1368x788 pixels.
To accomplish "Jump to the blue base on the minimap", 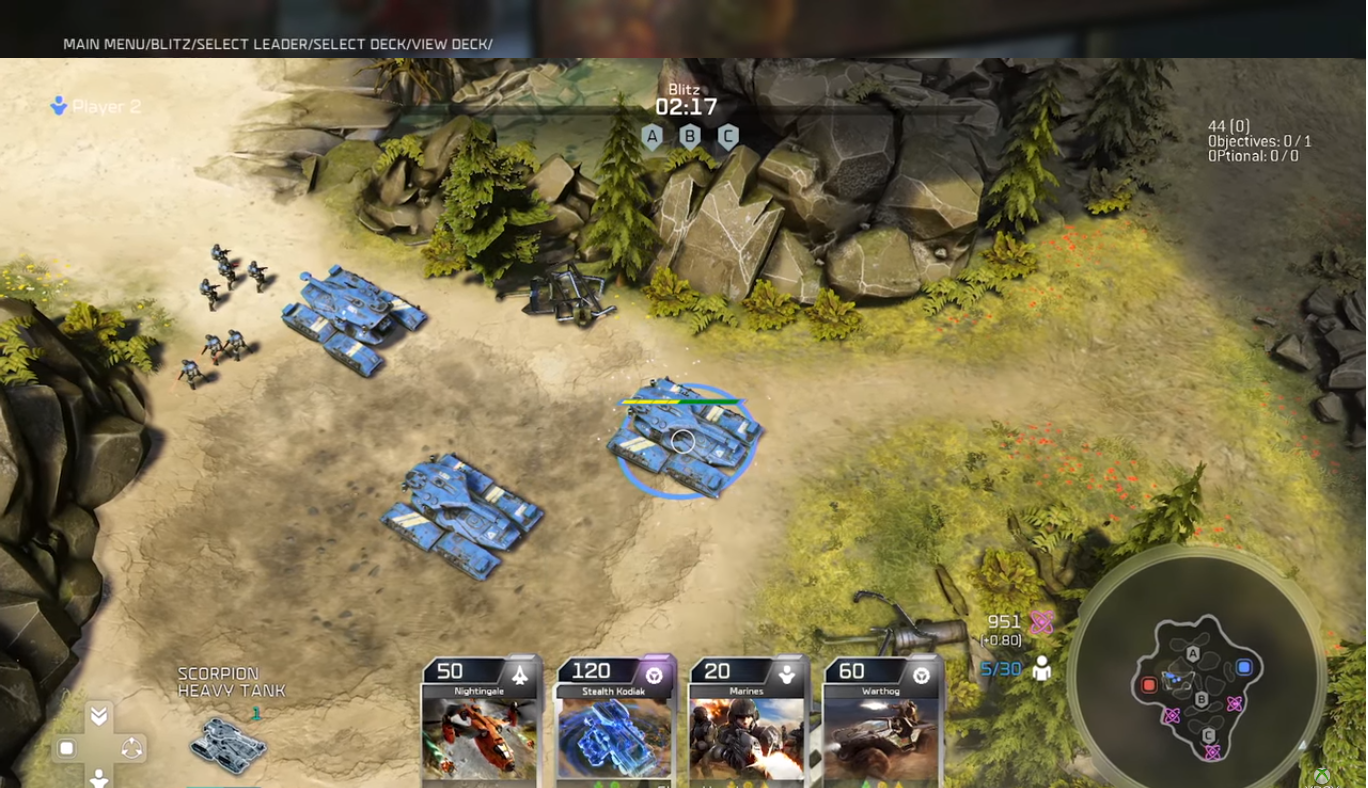I will tap(1244, 667).
